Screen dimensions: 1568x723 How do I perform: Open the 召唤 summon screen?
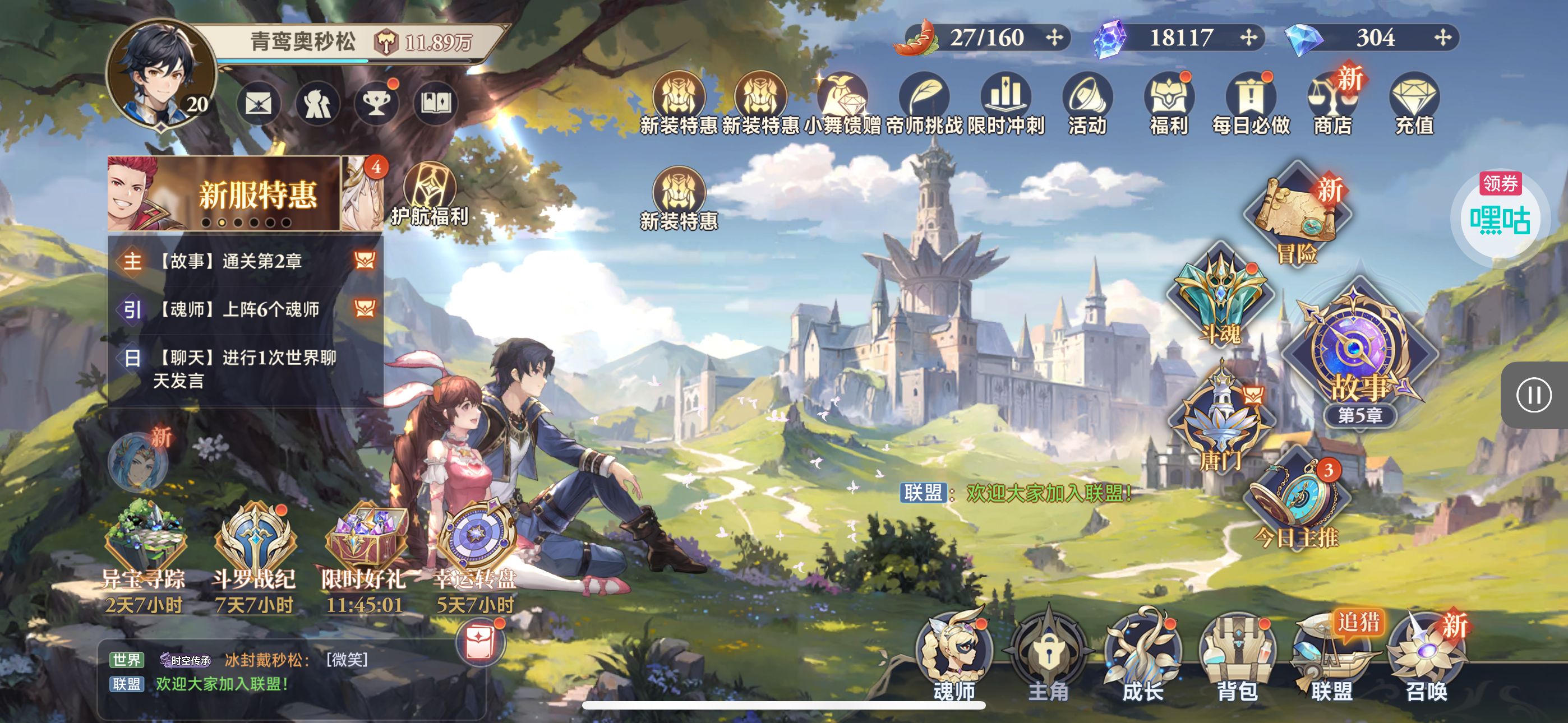(1427, 657)
